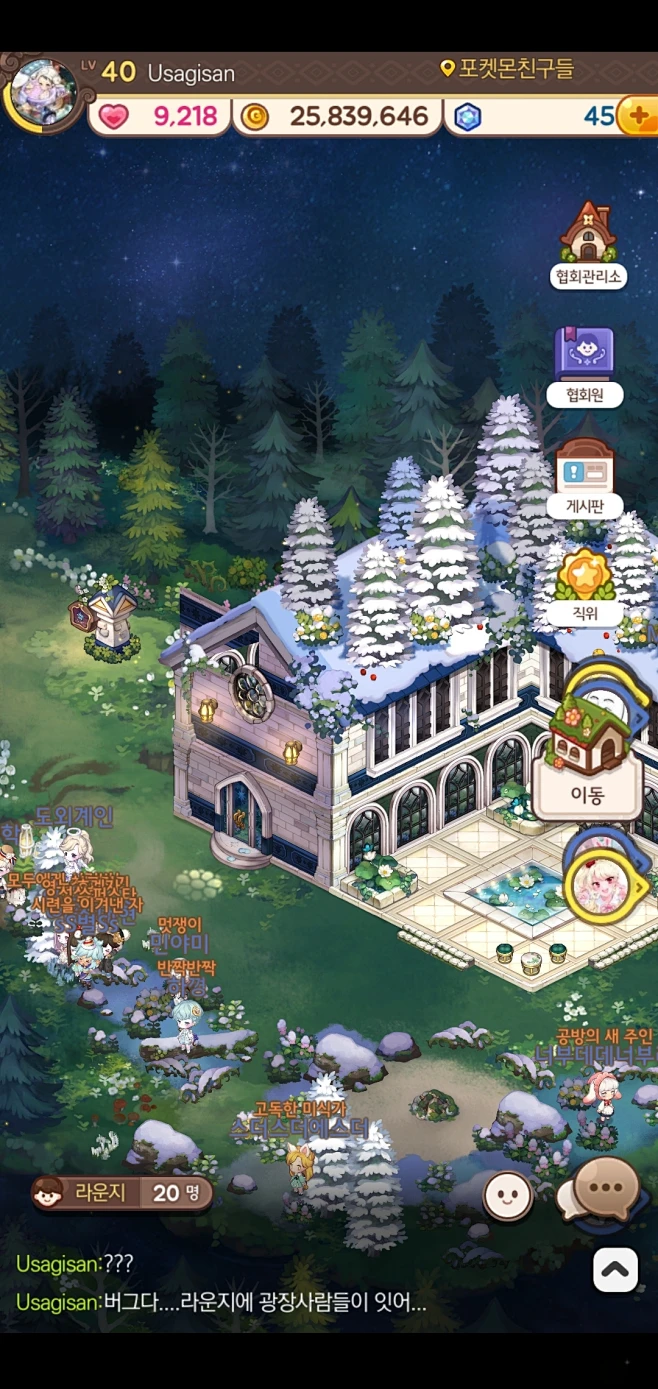Open the smiley face emote button
658x1389 pixels.
[508, 1194]
